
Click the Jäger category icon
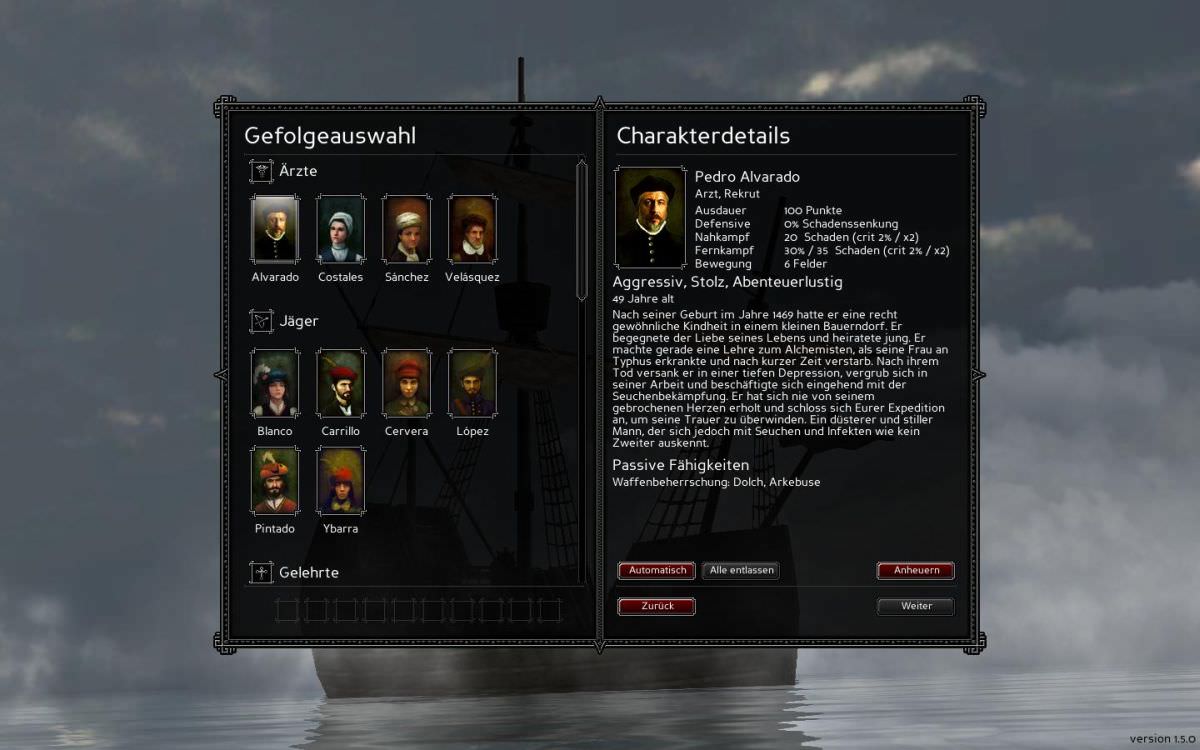coord(261,321)
